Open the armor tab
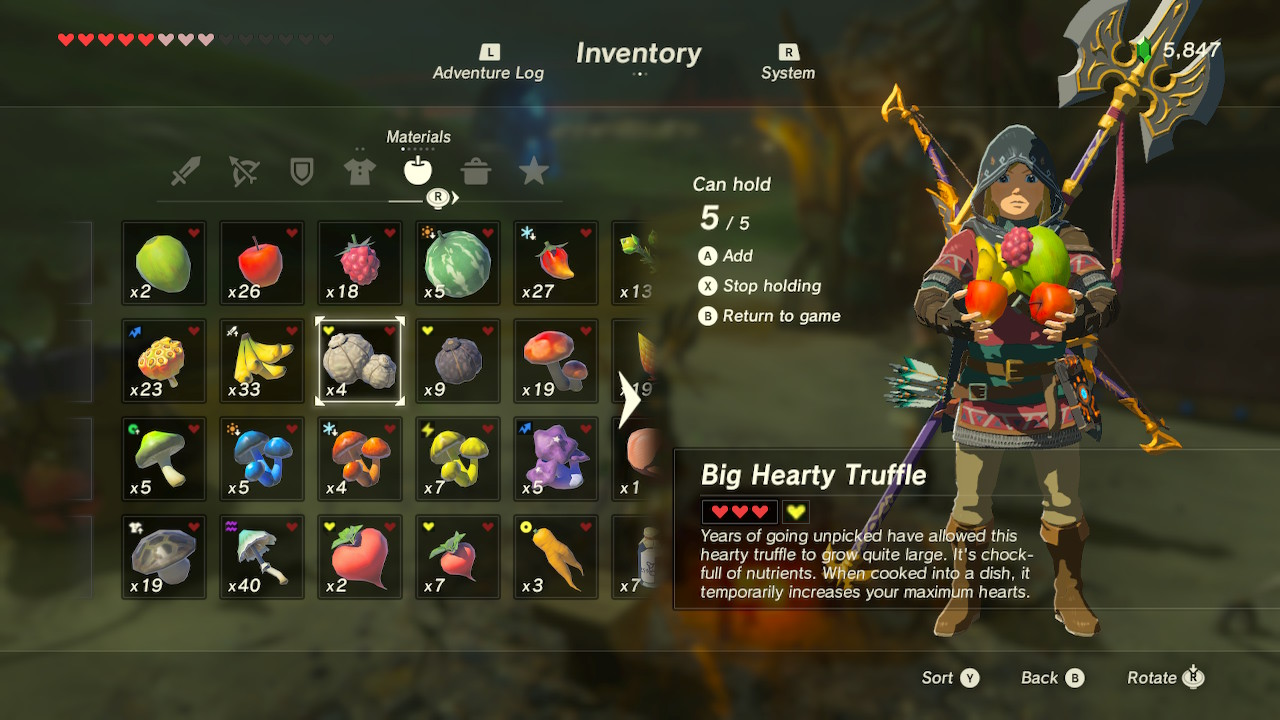This screenshot has height=720, width=1280. [360, 170]
